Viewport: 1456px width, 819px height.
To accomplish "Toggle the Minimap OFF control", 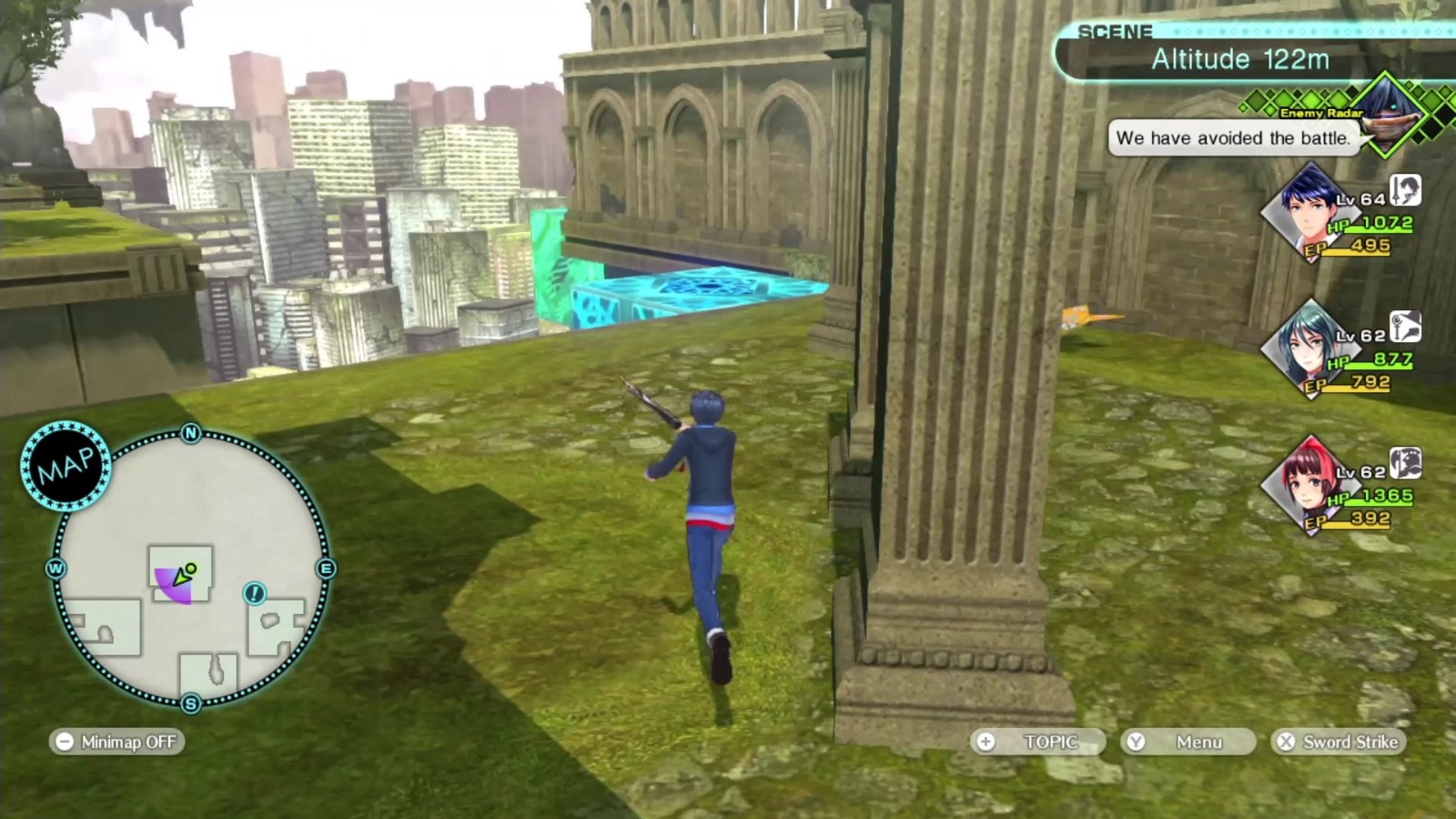I will point(116,742).
